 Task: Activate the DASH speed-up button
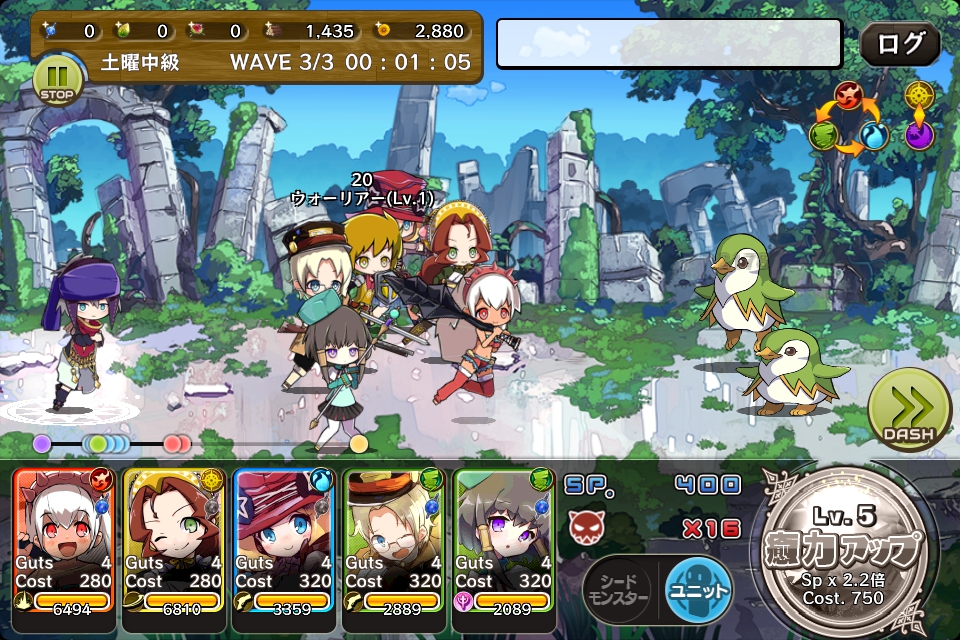(908, 411)
